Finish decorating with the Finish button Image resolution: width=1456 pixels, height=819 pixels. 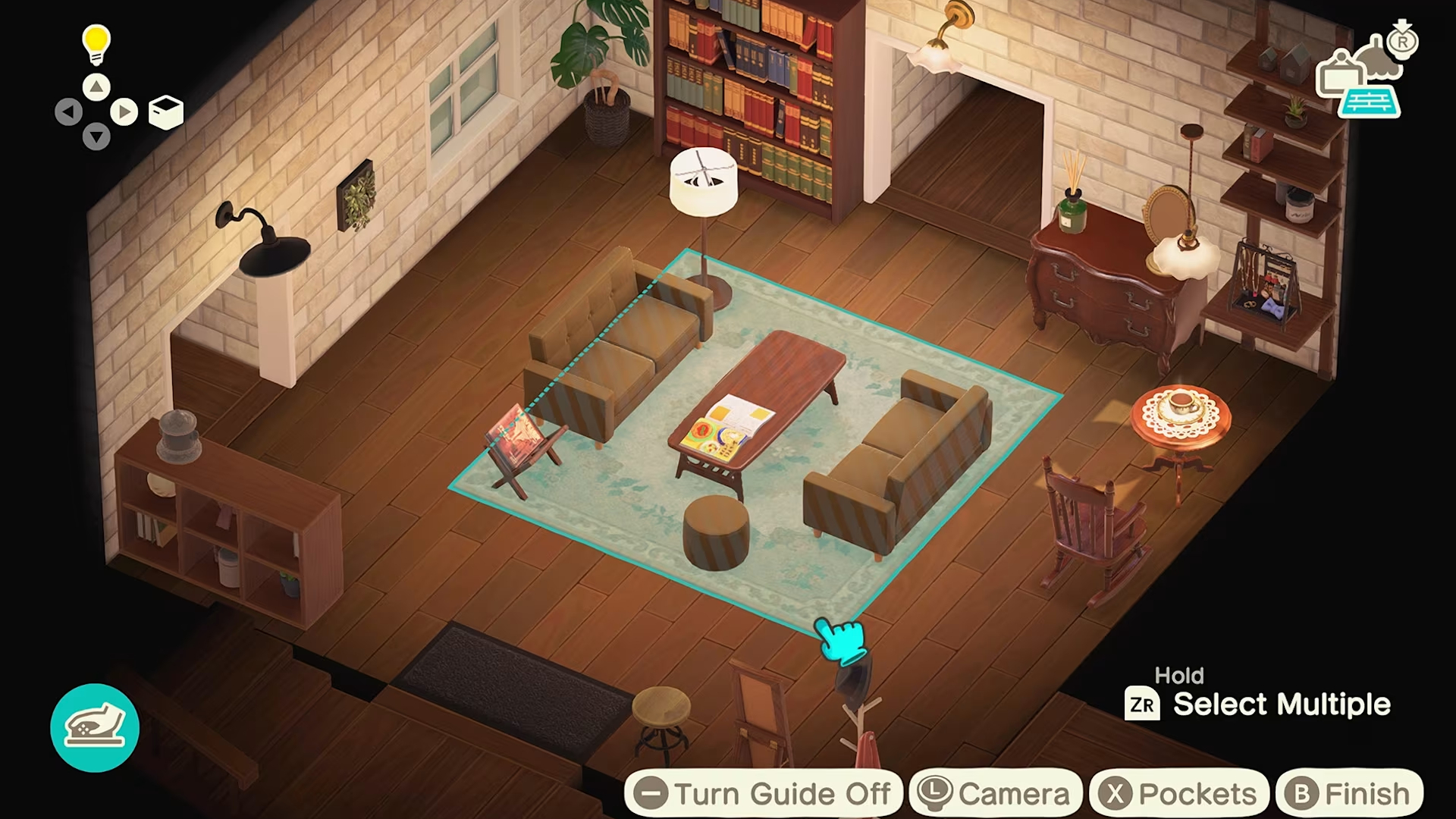tap(1349, 794)
